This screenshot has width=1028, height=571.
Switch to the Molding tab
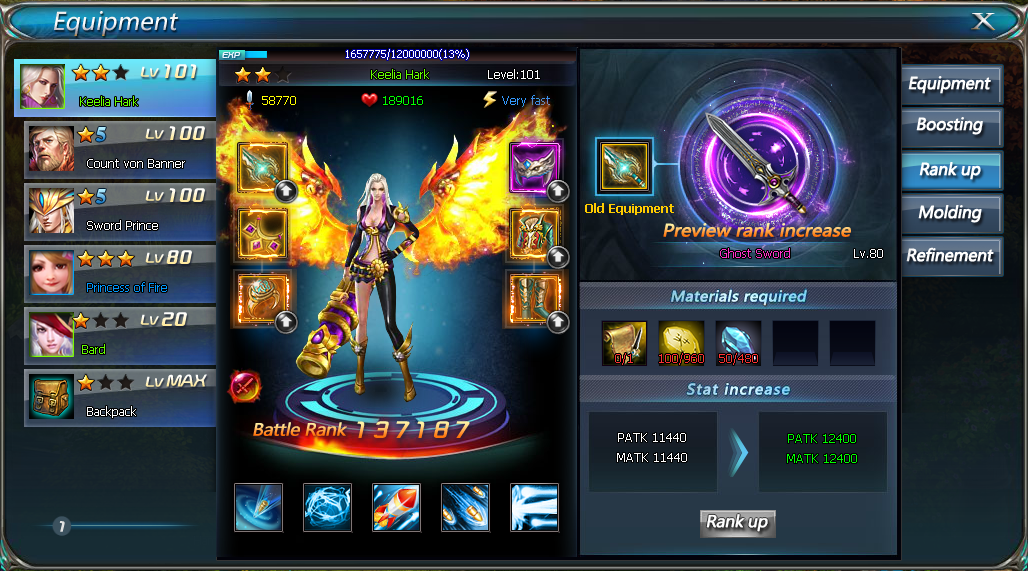(x=950, y=213)
